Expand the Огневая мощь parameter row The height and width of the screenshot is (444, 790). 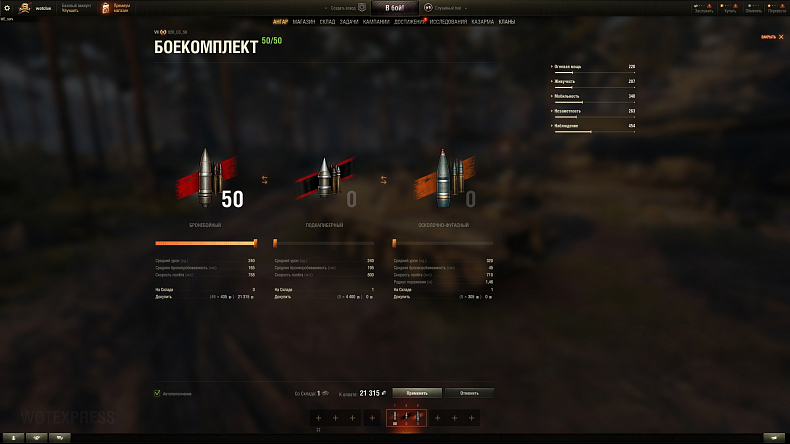coord(594,66)
